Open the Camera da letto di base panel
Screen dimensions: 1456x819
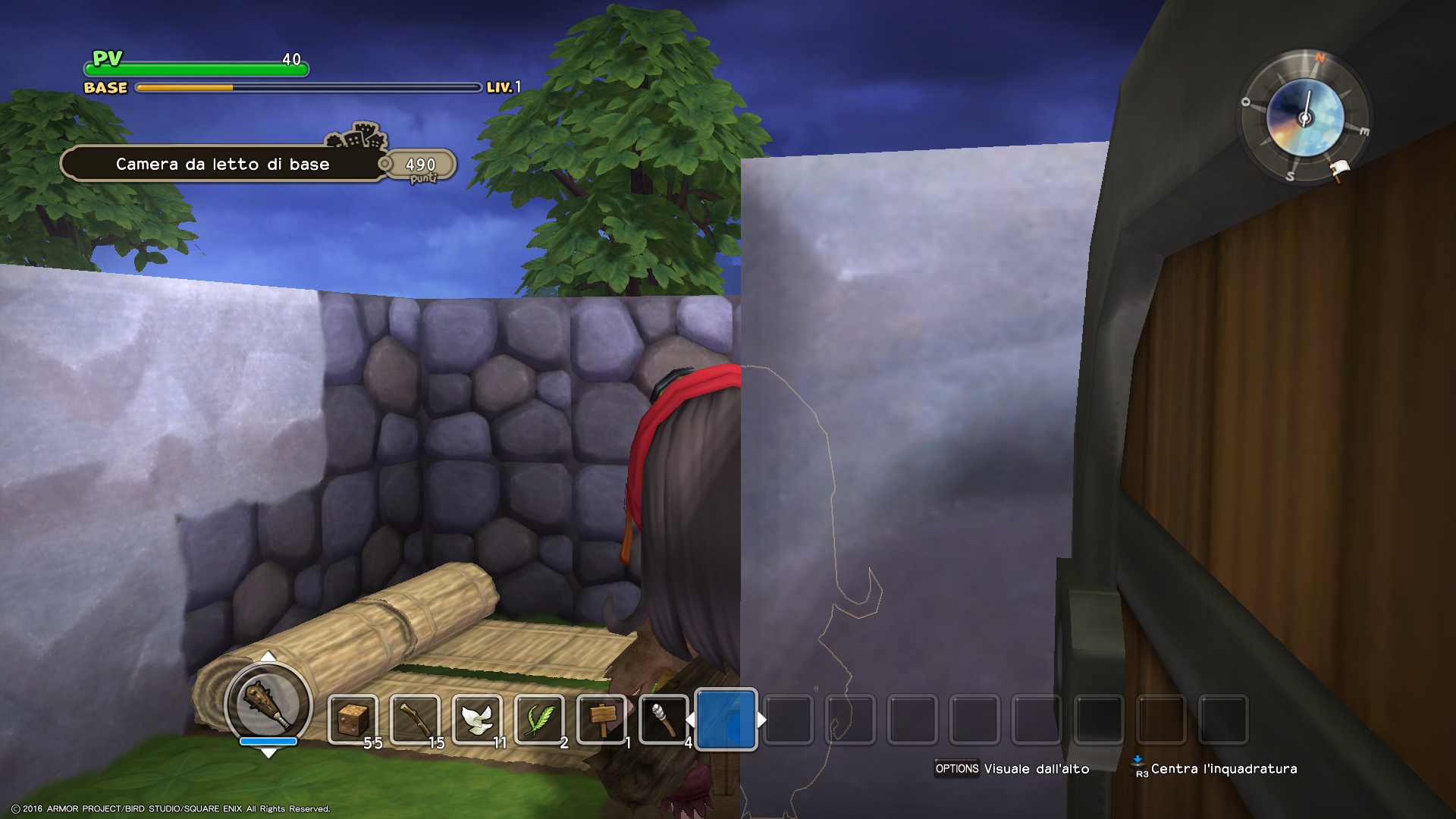223,164
